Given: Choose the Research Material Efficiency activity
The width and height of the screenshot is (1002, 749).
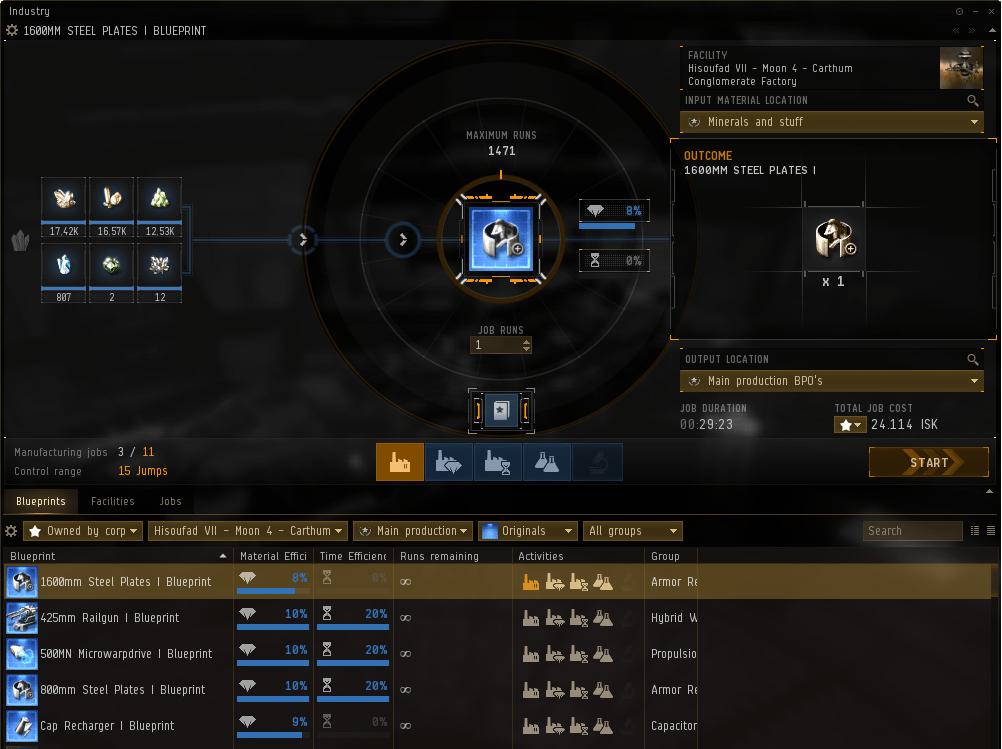Looking at the screenshot, I should pyautogui.click(x=449, y=462).
